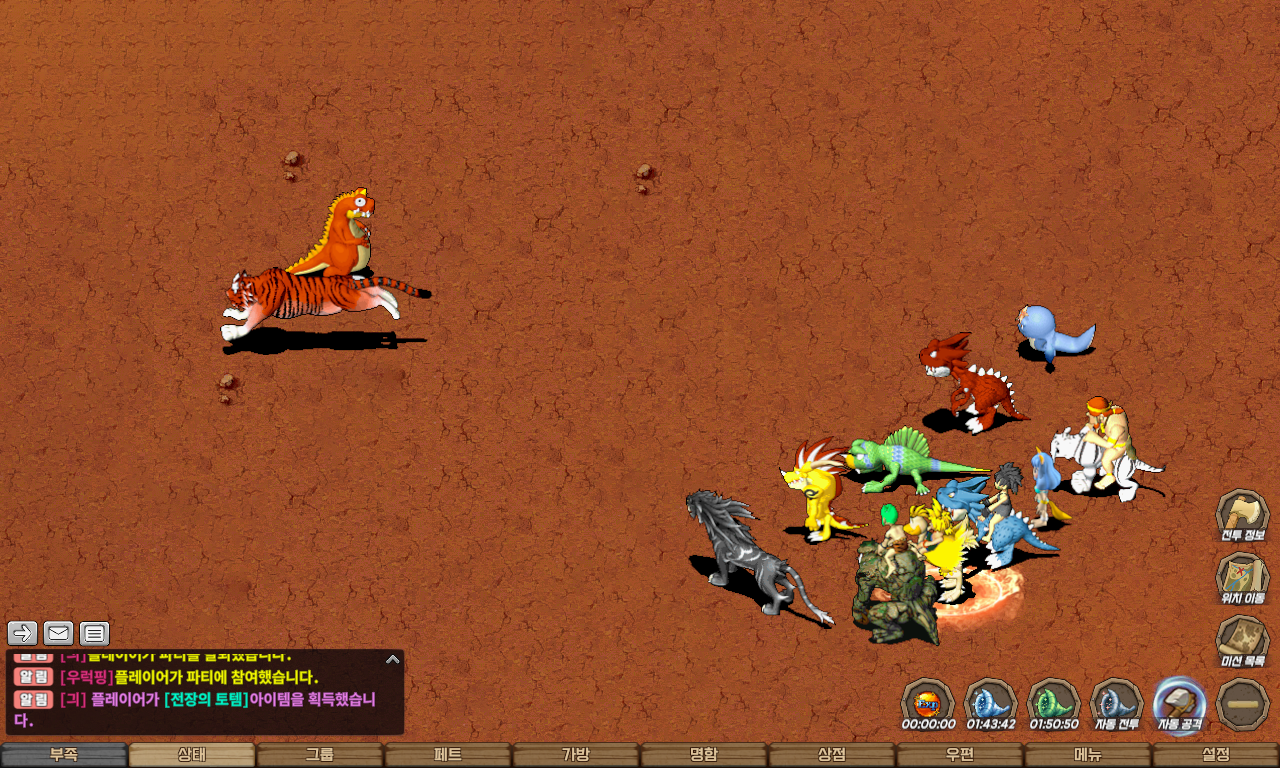Image resolution: width=1280 pixels, height=768 pixels.
Task: Show the 명함 (Name card) menu
Action: click(x=704, y=755)
